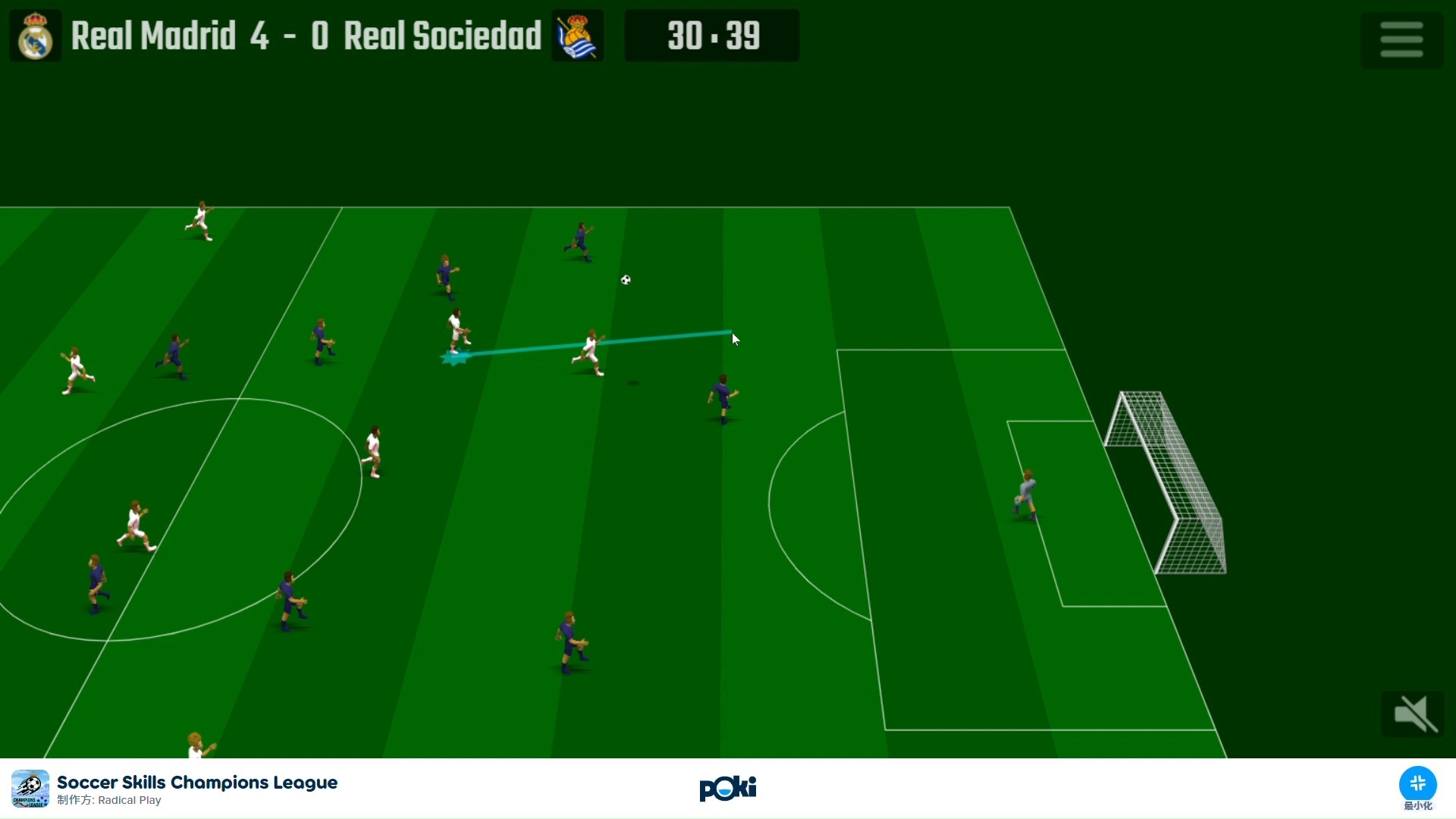This screenshot has height=819, width=1456.
Task: Open the Poki logo link
Action: click(x=727, y=789)
